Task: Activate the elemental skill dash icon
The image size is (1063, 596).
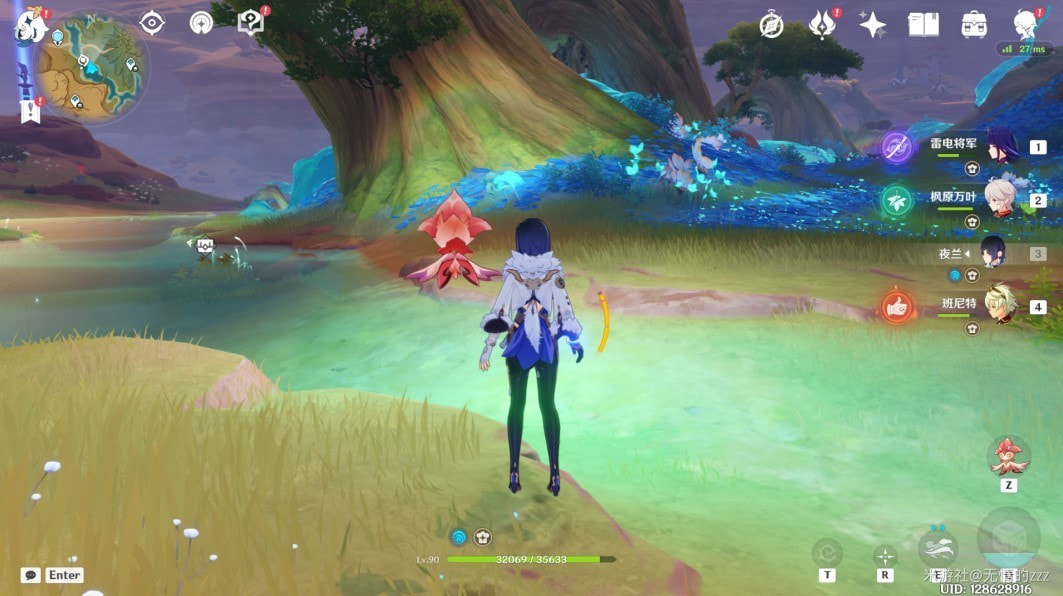Action: coord(937,548)
